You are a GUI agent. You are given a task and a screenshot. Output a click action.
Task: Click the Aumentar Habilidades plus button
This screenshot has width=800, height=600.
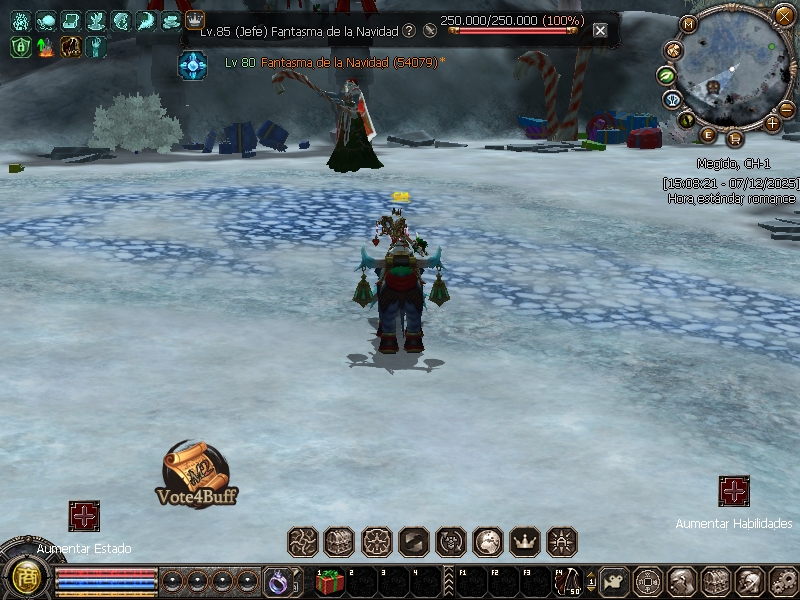click(734, 491)
